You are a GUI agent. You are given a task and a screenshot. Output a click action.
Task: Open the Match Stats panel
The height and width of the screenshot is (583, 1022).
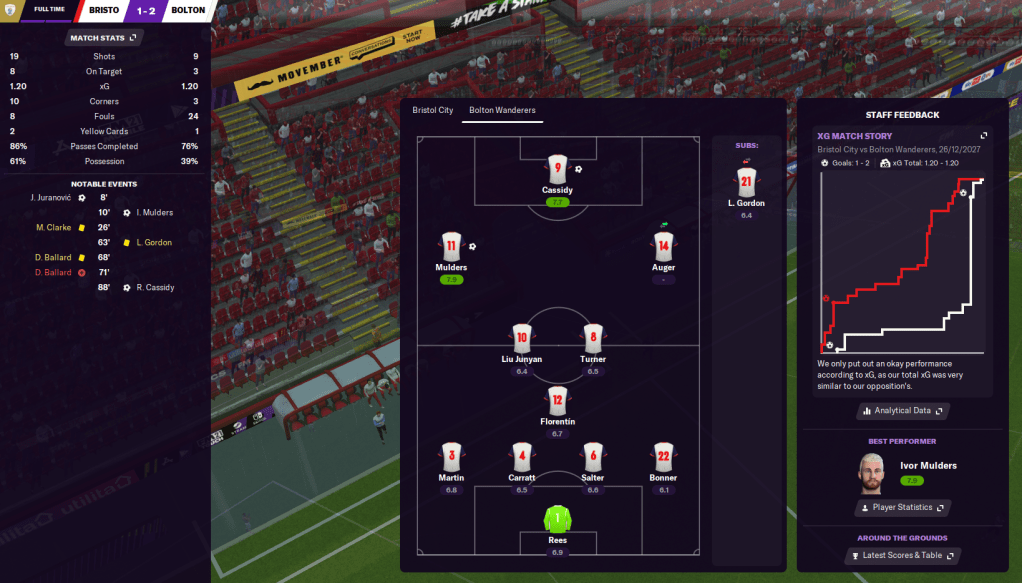103,38
